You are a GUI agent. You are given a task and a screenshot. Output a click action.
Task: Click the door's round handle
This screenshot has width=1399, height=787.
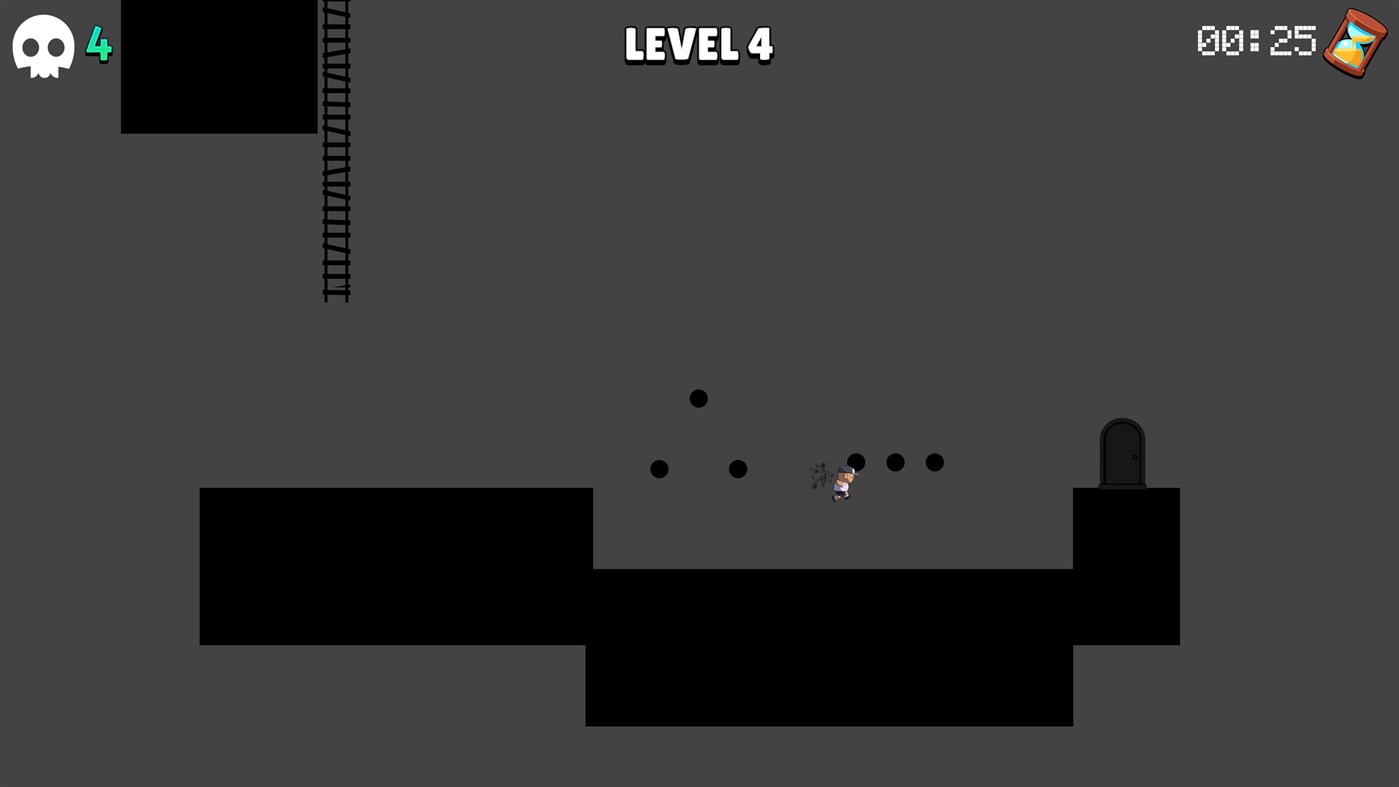coord(1134,456)
